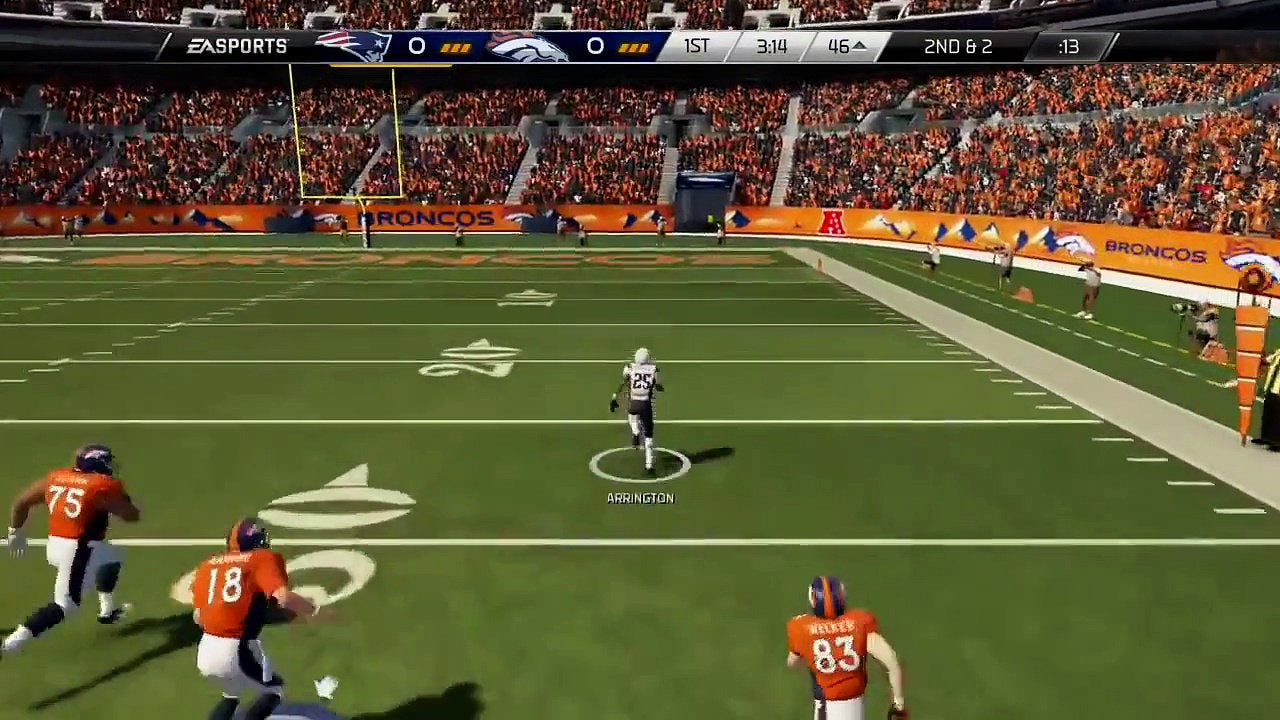The width and height of the screenshot is (1280, 720).
Task: Select the Broncos team logo
Action: pos(530,45)
